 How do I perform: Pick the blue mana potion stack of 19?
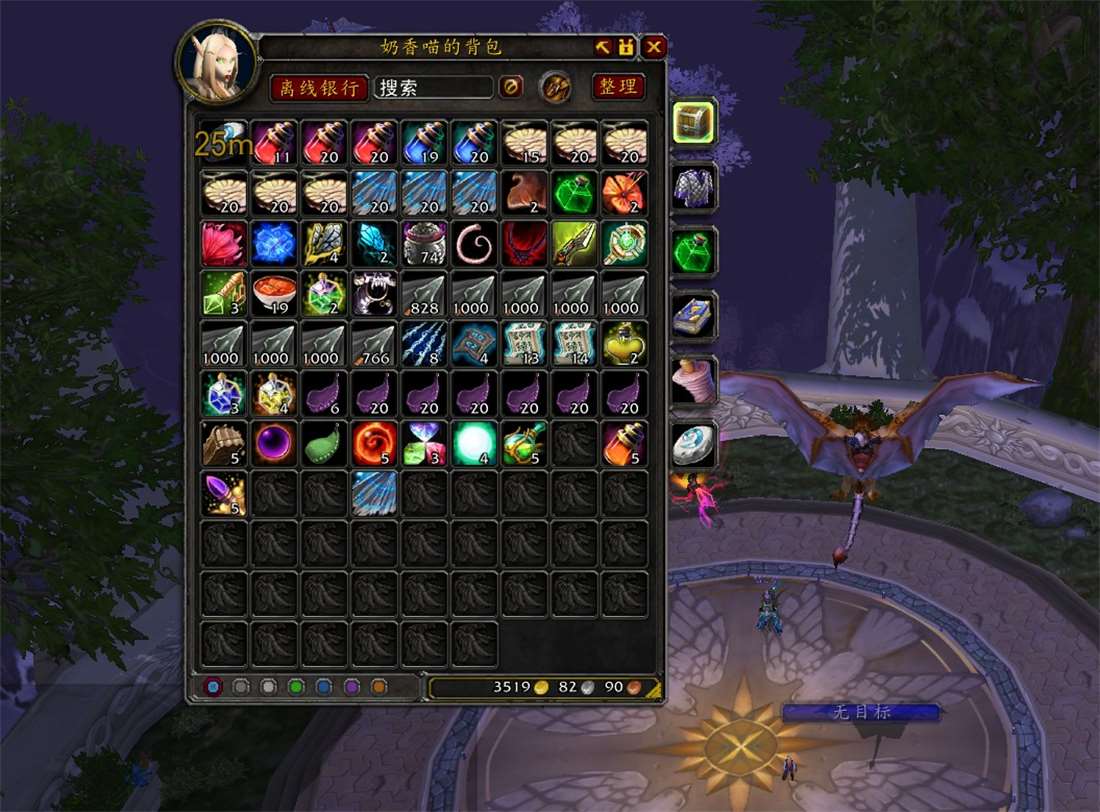tap(424, 144)
